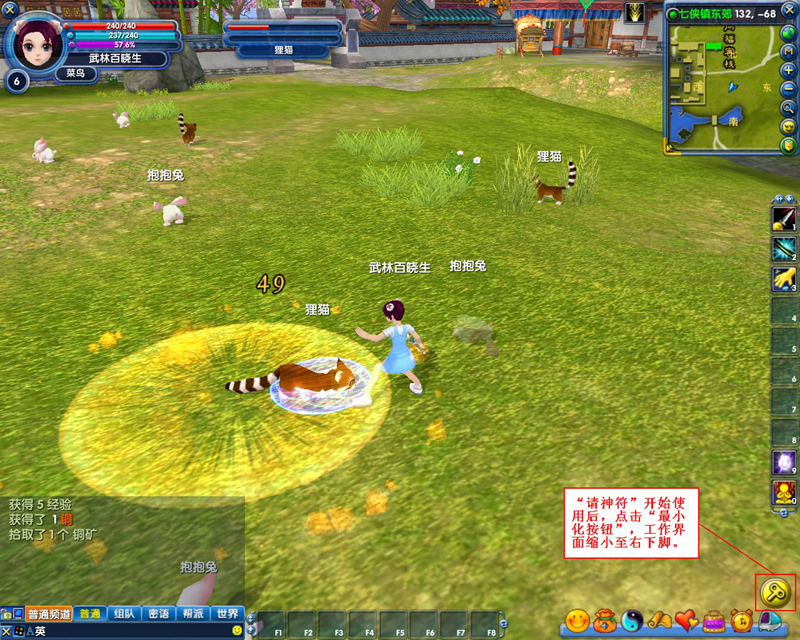Image resolution: width=800 pixels, height=640 pixels.
Task: Click the golden key minimize button
Action: (776, 592)
